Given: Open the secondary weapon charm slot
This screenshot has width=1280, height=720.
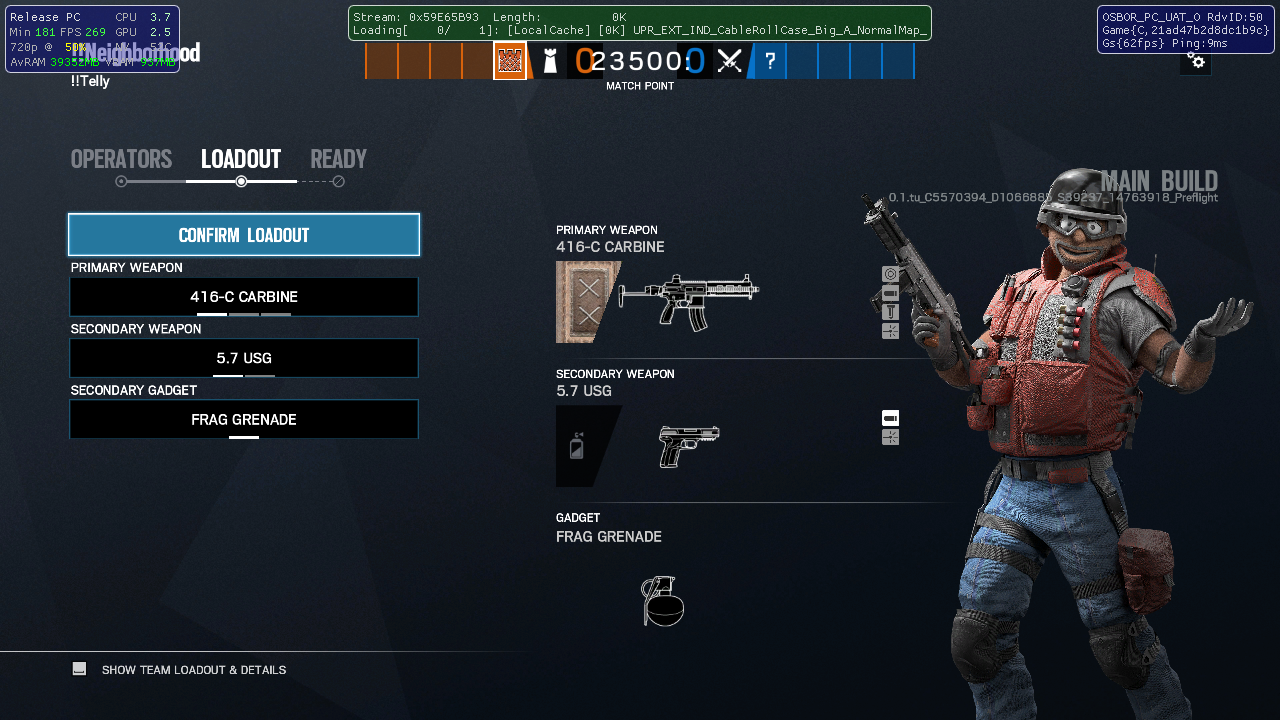Looking at the screenshot, I should click(x=580, y=446).
